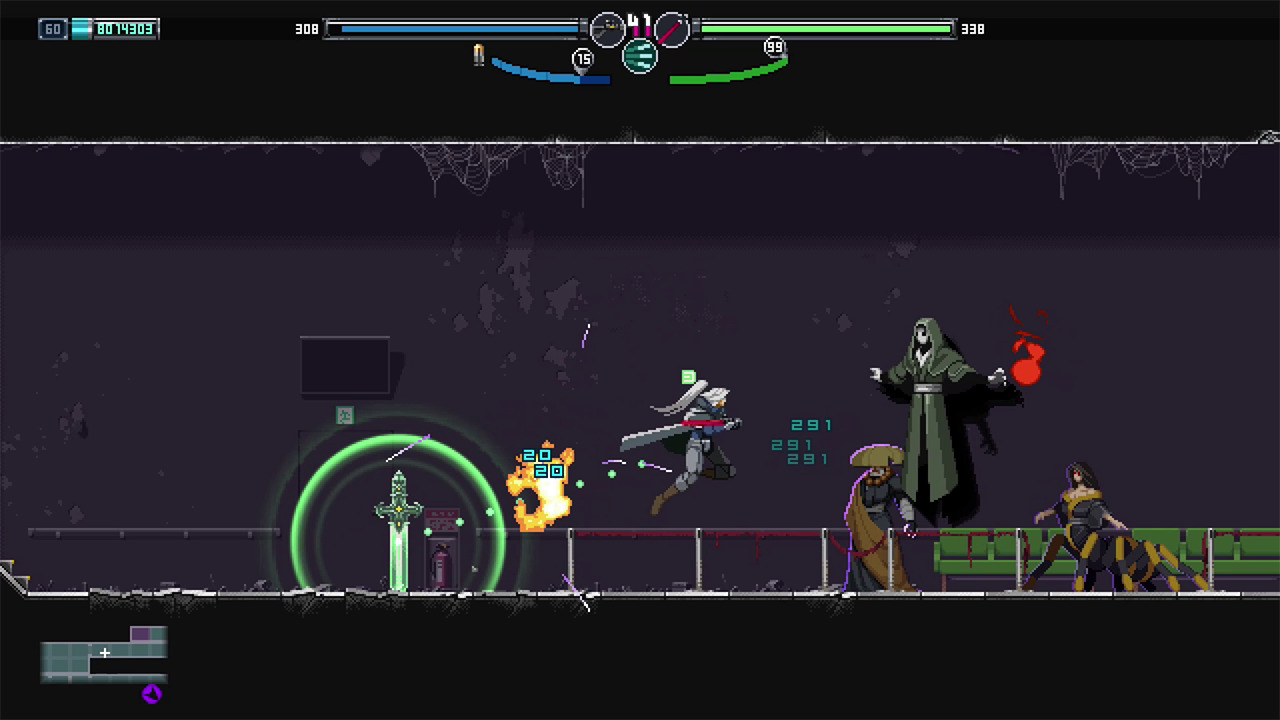
Task: Click the level 99 circular badge on the green arc
Action: (774, 47)
